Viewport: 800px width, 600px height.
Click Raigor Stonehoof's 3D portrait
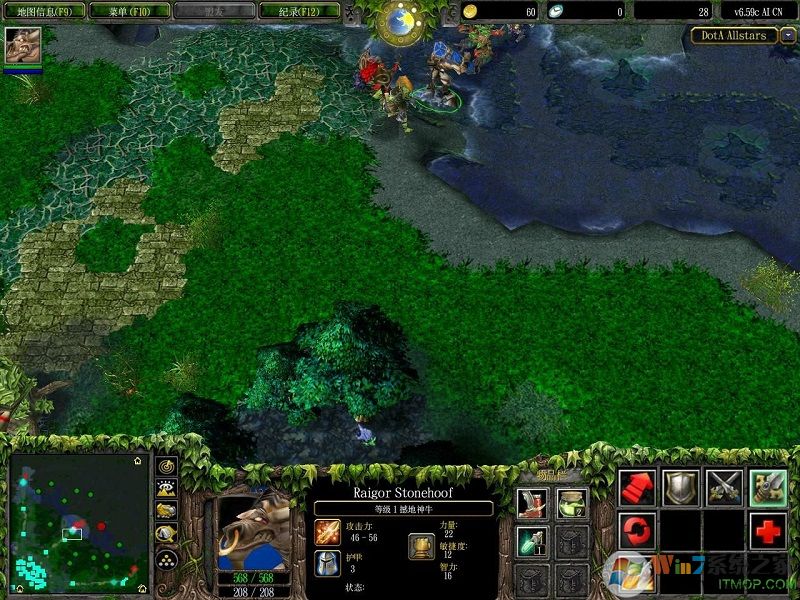[254, 531]
